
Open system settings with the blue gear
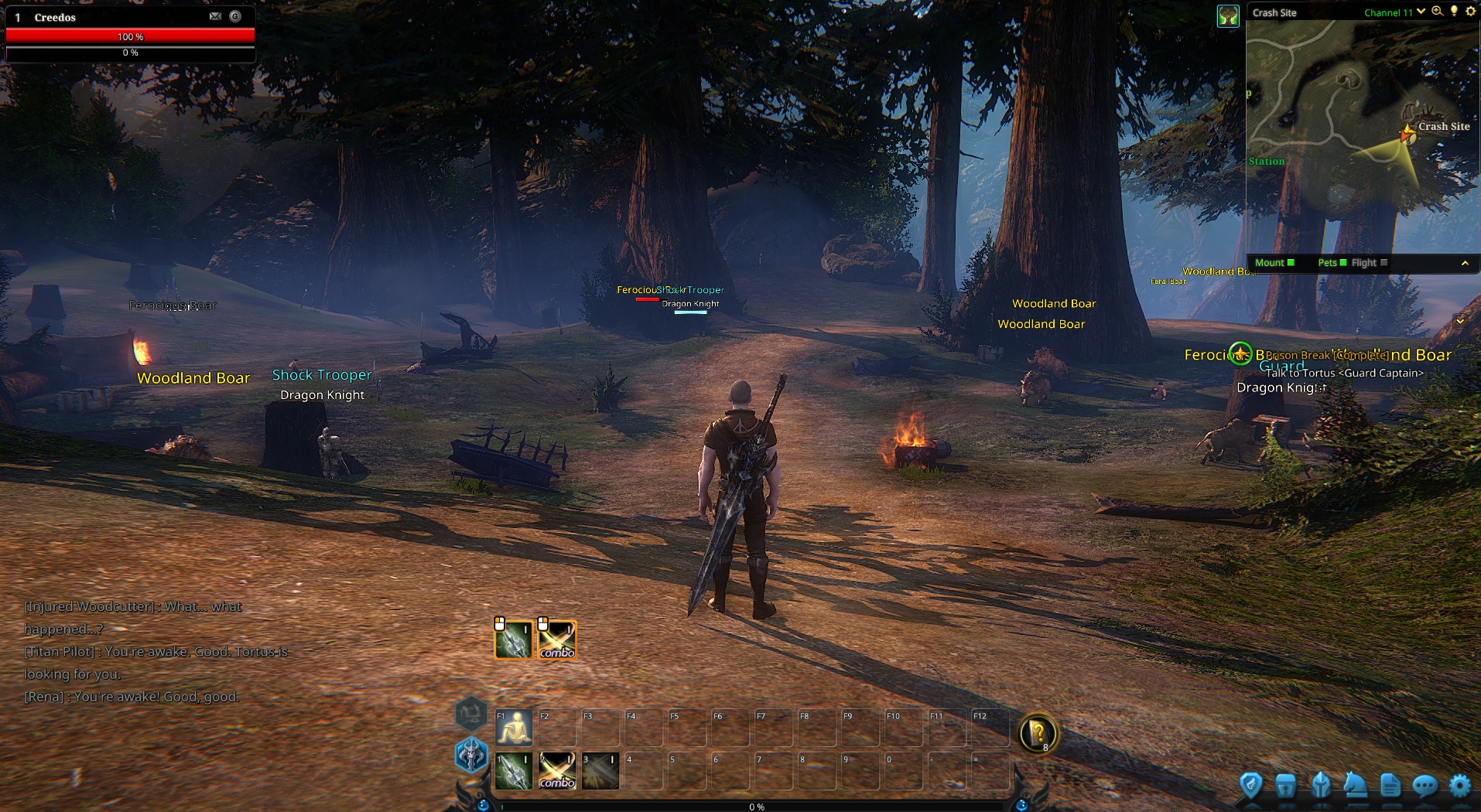click(x=1459, y=786)
